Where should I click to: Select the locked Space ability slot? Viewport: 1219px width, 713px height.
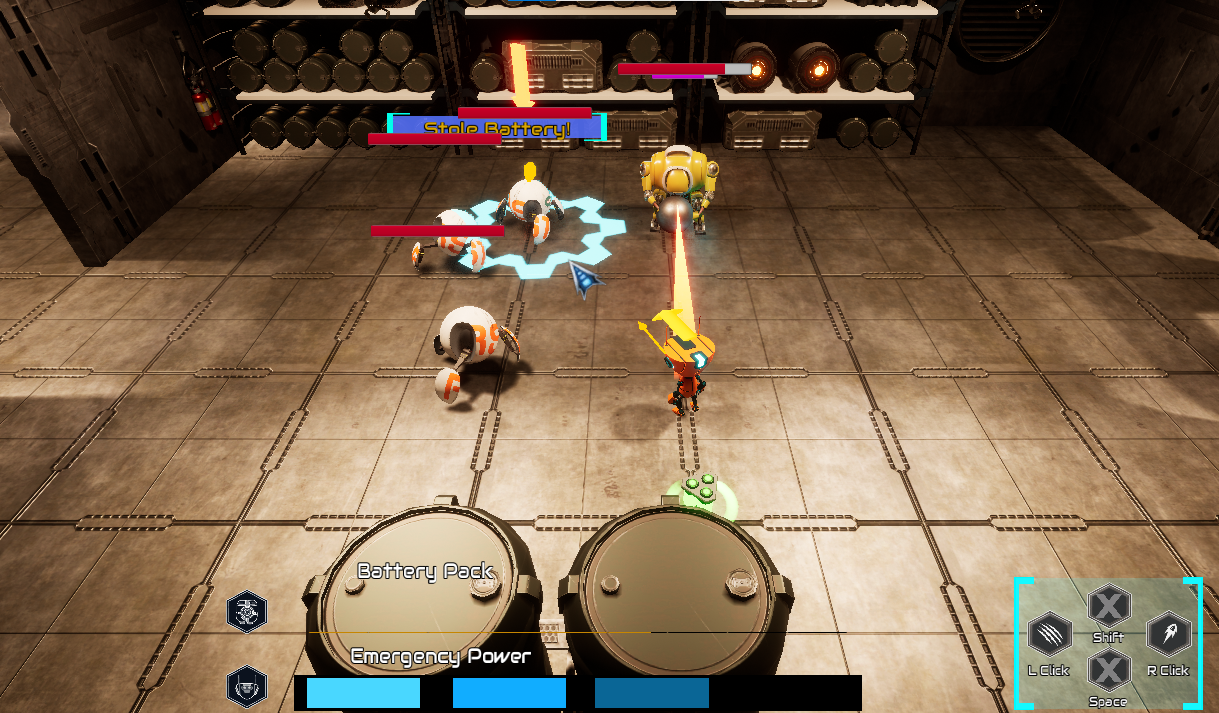[1108, 669]
